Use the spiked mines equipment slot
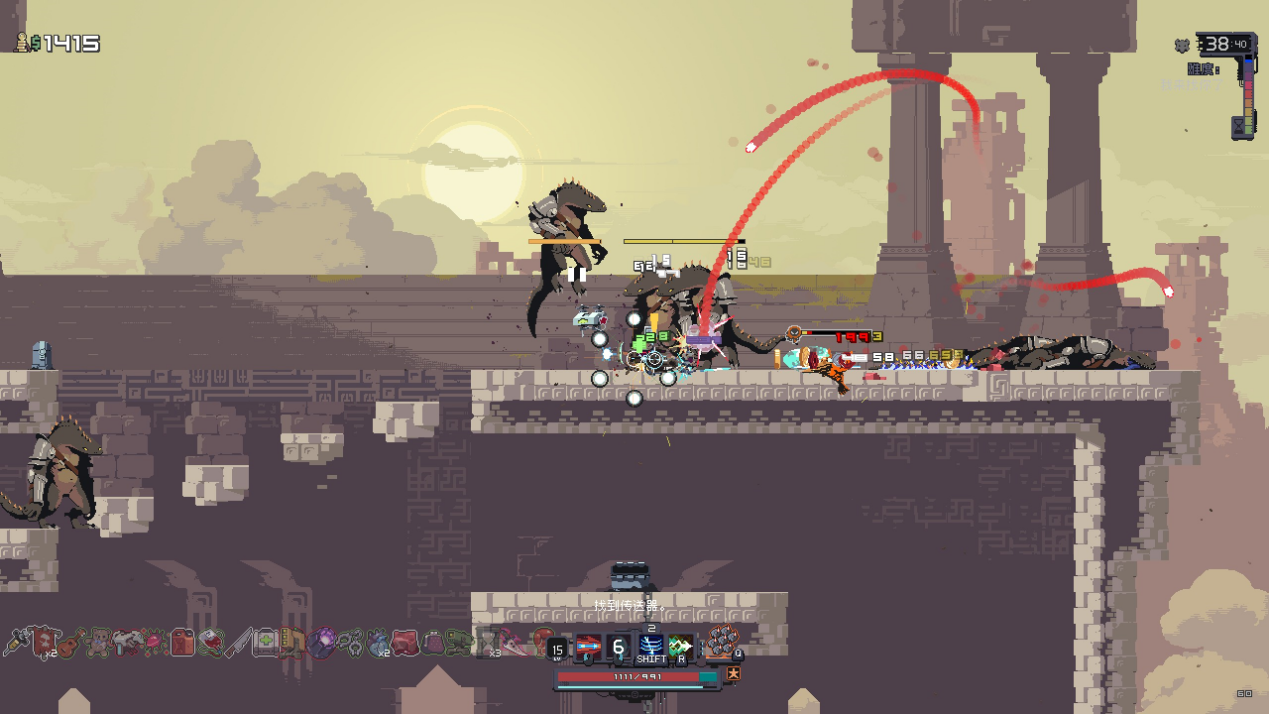The width and height of the screenshot is (1269, 714). tap(721, 642)
